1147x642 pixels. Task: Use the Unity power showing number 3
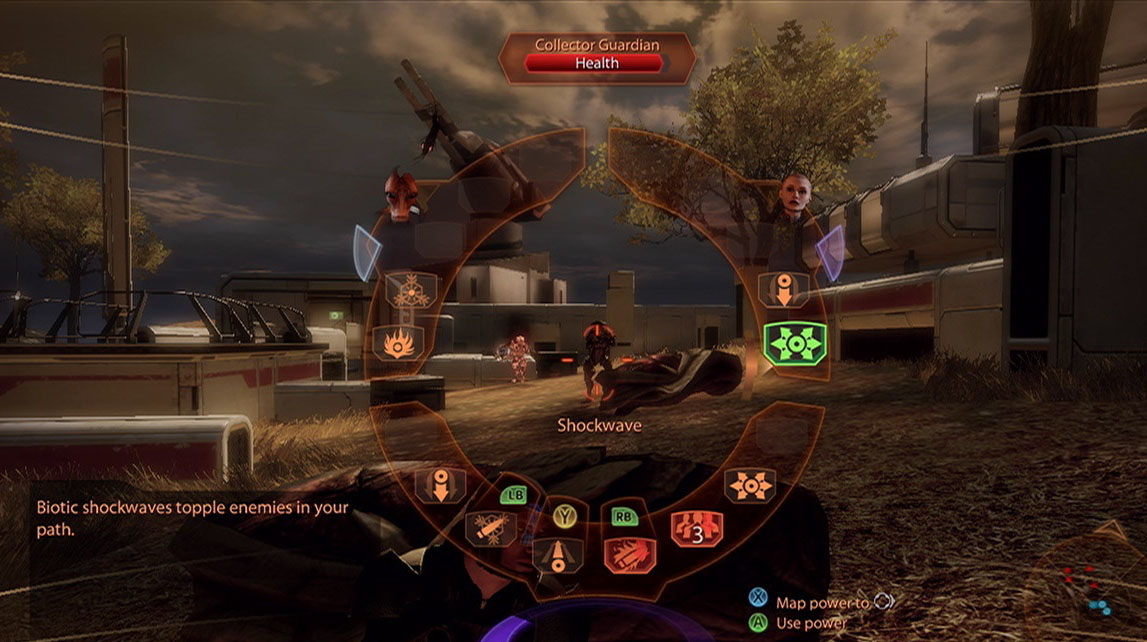point(697,528)
